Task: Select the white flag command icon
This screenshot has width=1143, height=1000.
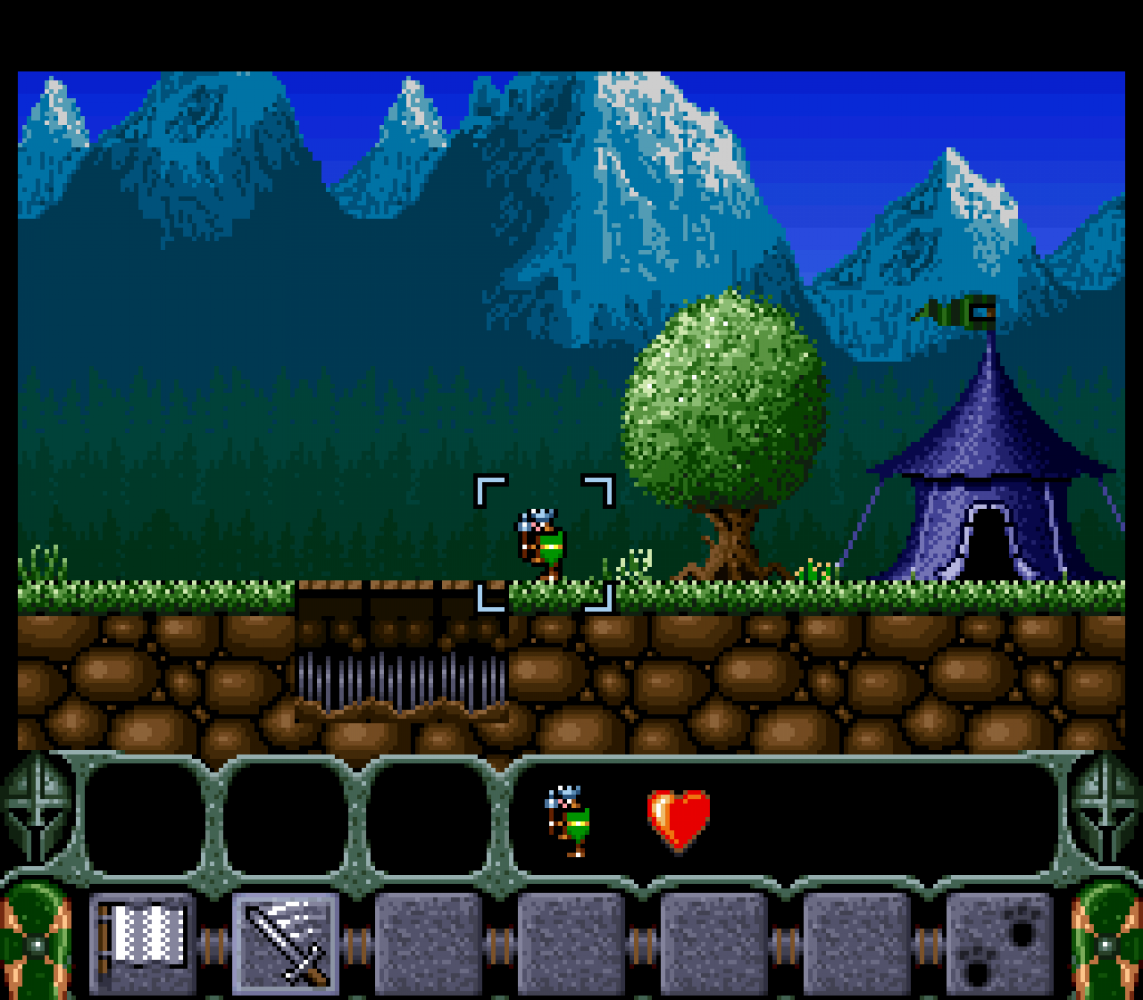Action: pyautogui.click(x=142, y=942)
